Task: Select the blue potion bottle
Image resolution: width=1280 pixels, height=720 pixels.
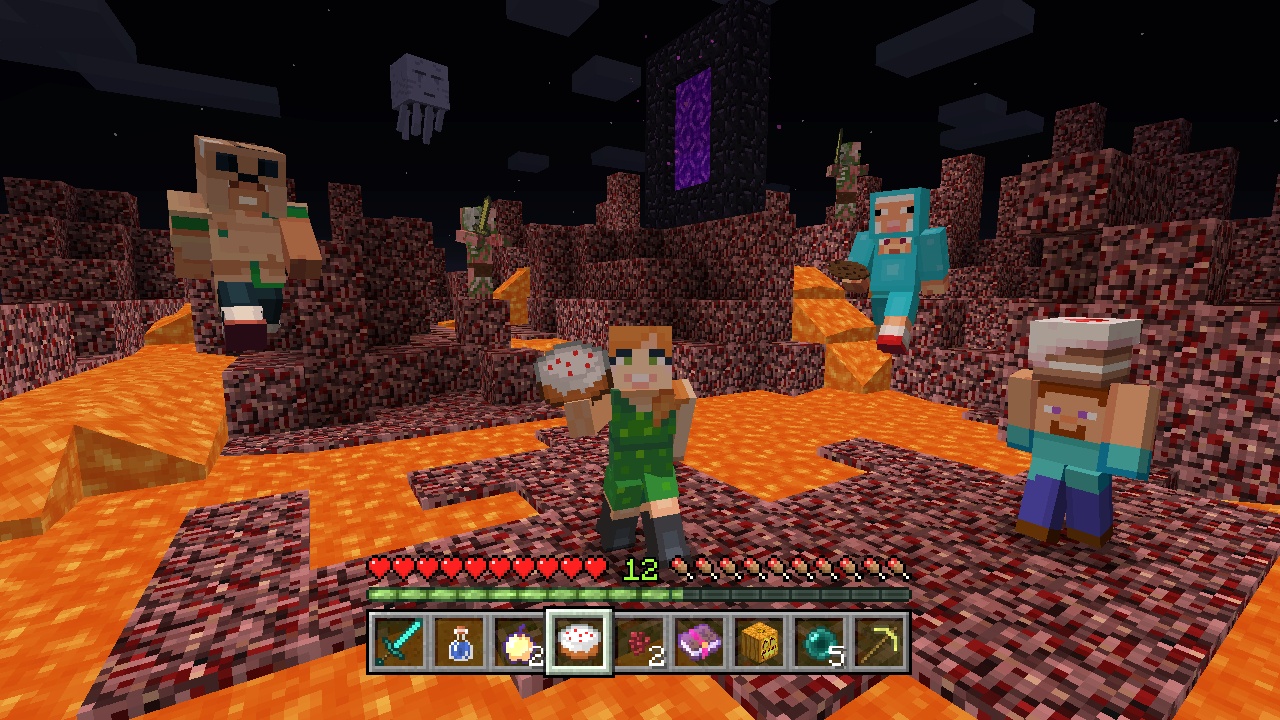Action: tap(458, 642)
